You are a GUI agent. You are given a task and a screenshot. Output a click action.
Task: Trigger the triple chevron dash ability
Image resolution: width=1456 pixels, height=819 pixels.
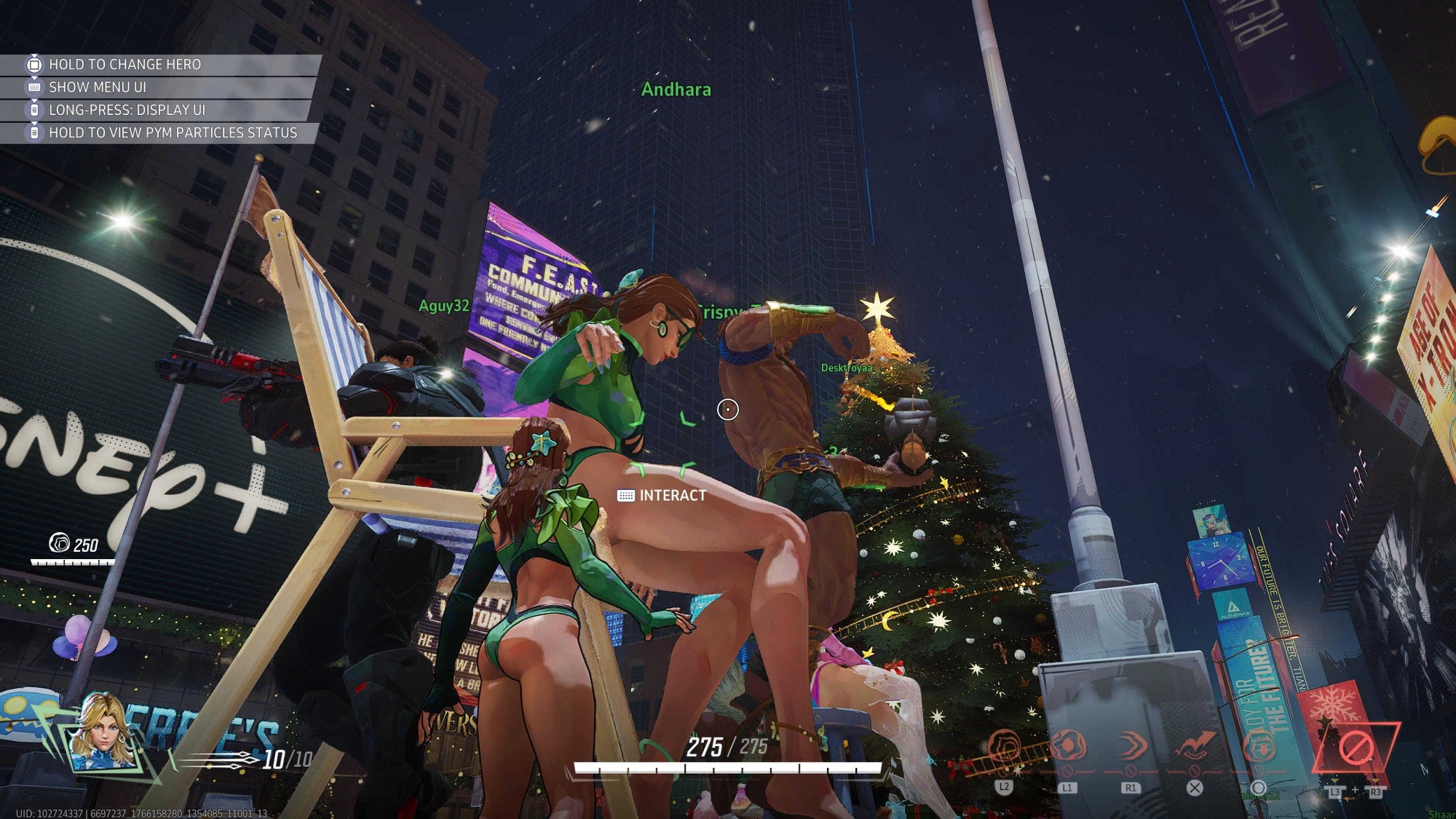1131,748
